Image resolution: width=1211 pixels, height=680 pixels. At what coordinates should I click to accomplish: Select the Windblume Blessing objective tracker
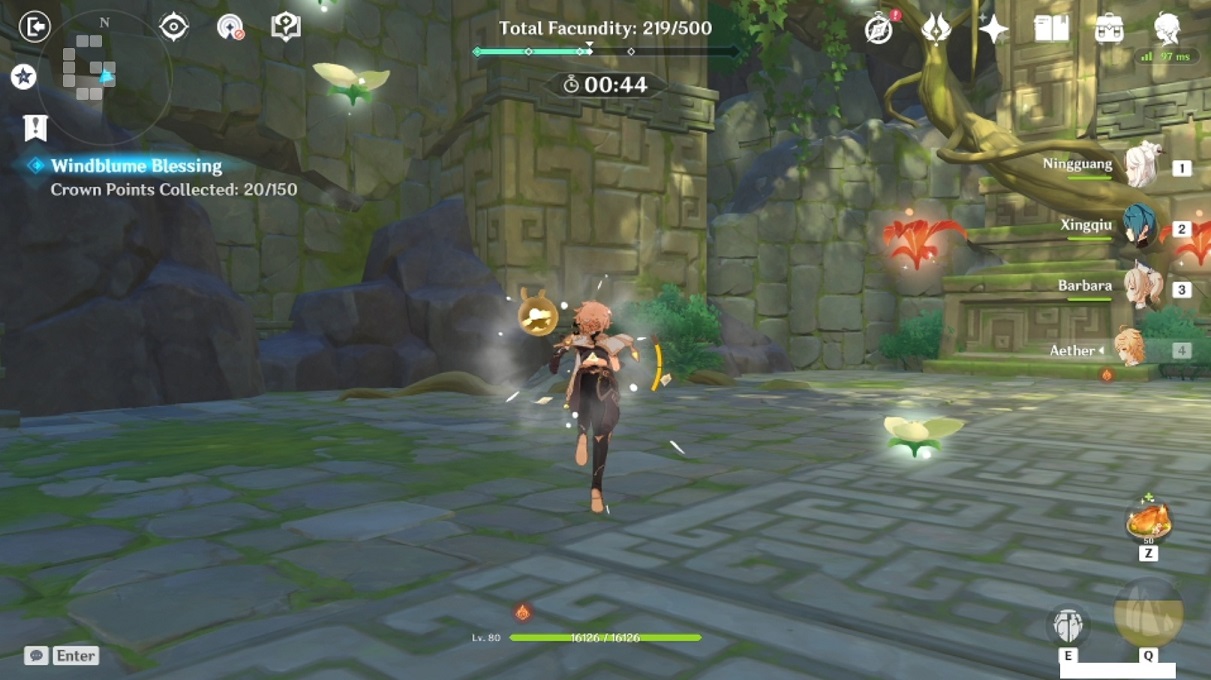pos(136,166)
